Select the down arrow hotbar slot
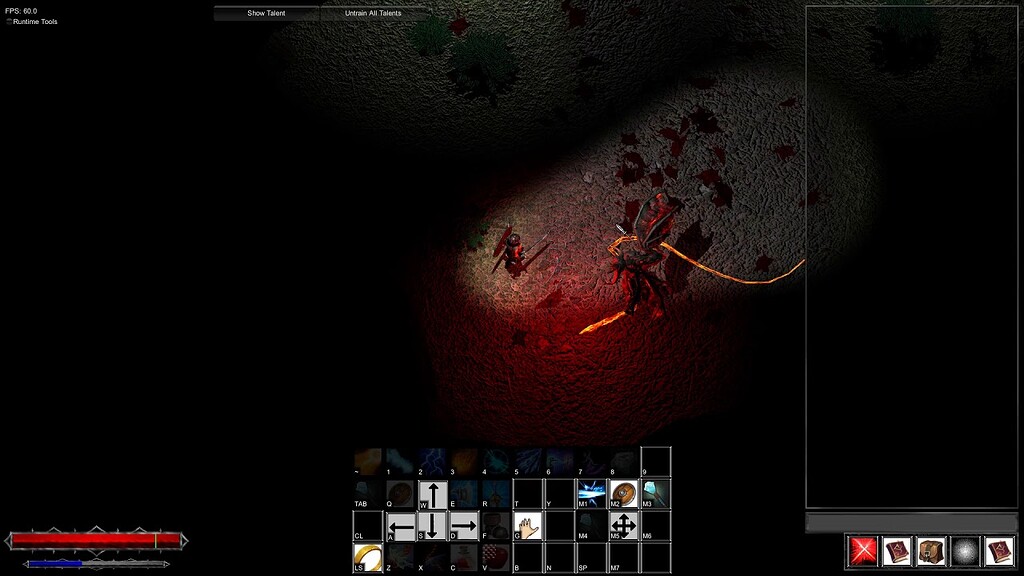The height and width of the screenshot is (576, 1024). click(432, 526)
